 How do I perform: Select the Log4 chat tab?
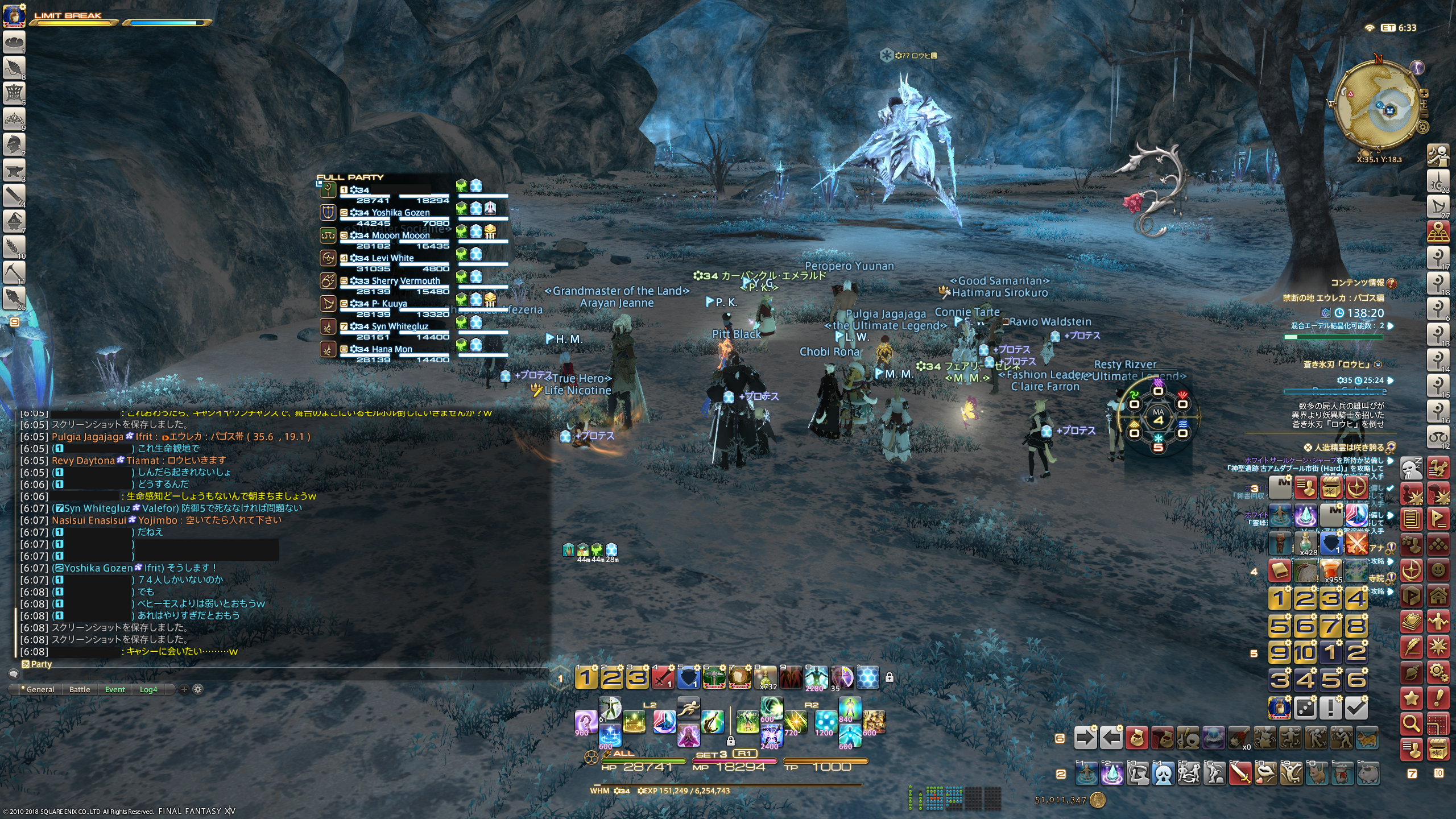(148, 689)
